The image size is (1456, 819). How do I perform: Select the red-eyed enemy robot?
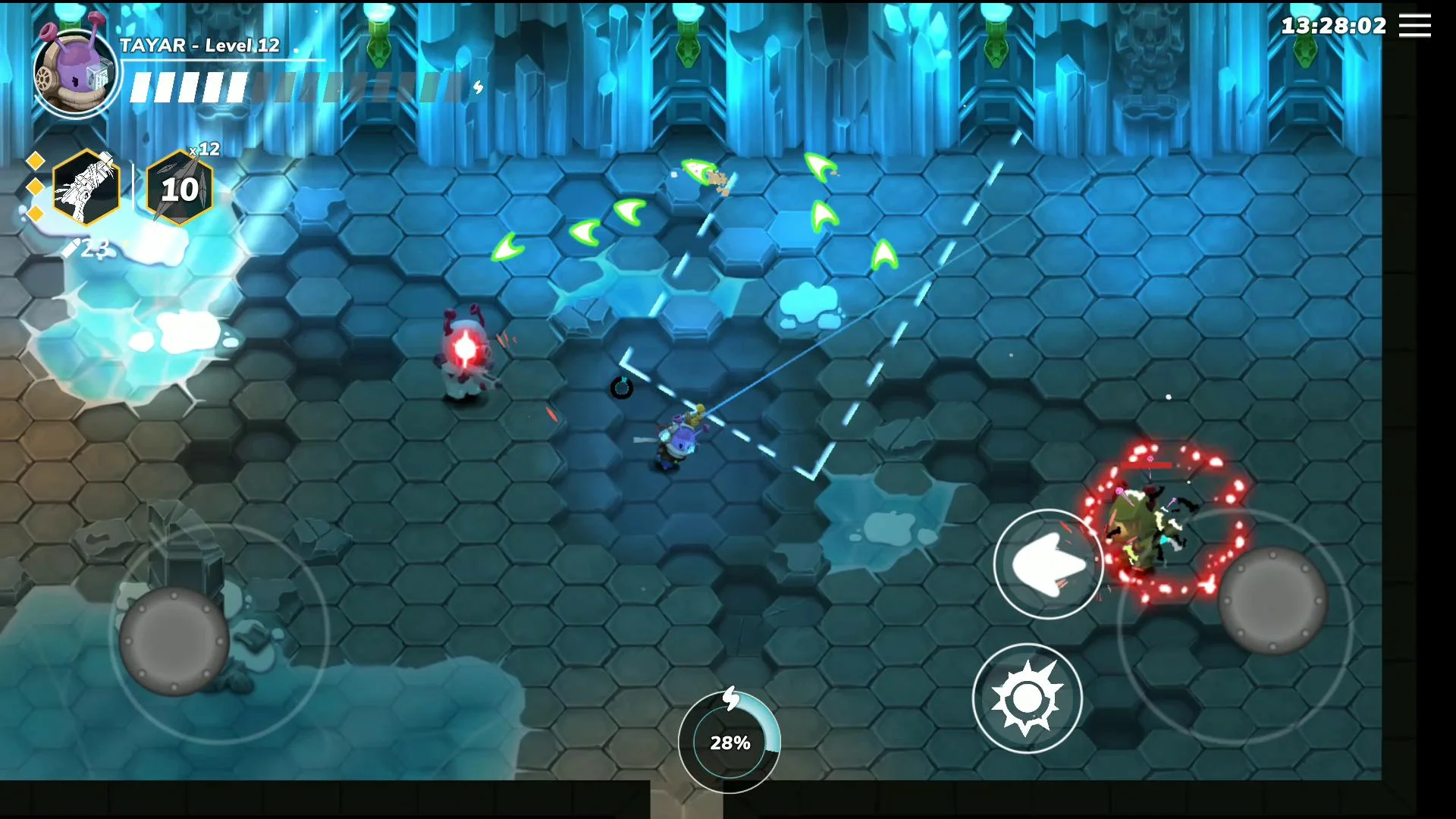tap(464, 353)
